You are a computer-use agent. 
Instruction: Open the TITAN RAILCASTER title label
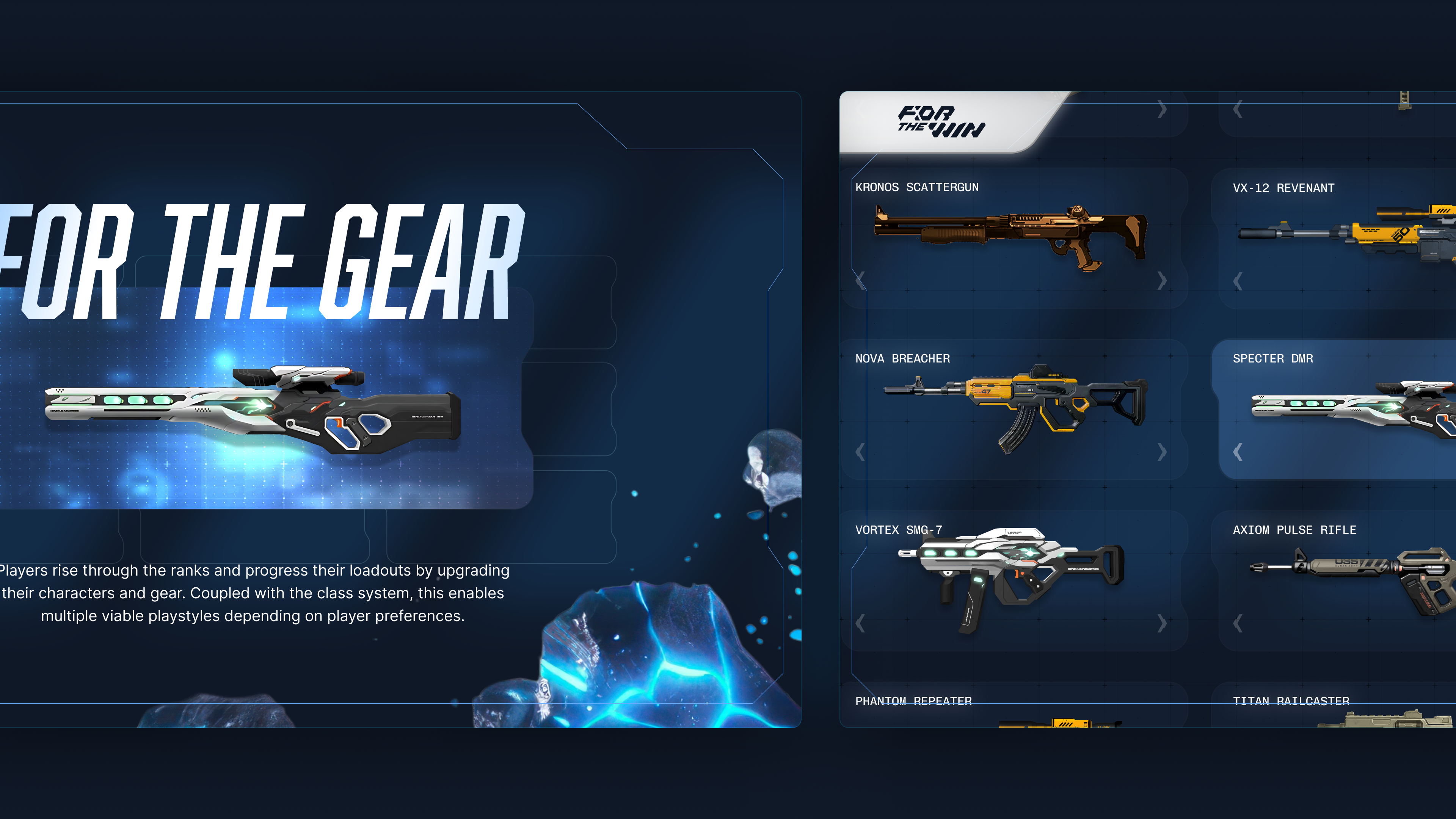1291,701
